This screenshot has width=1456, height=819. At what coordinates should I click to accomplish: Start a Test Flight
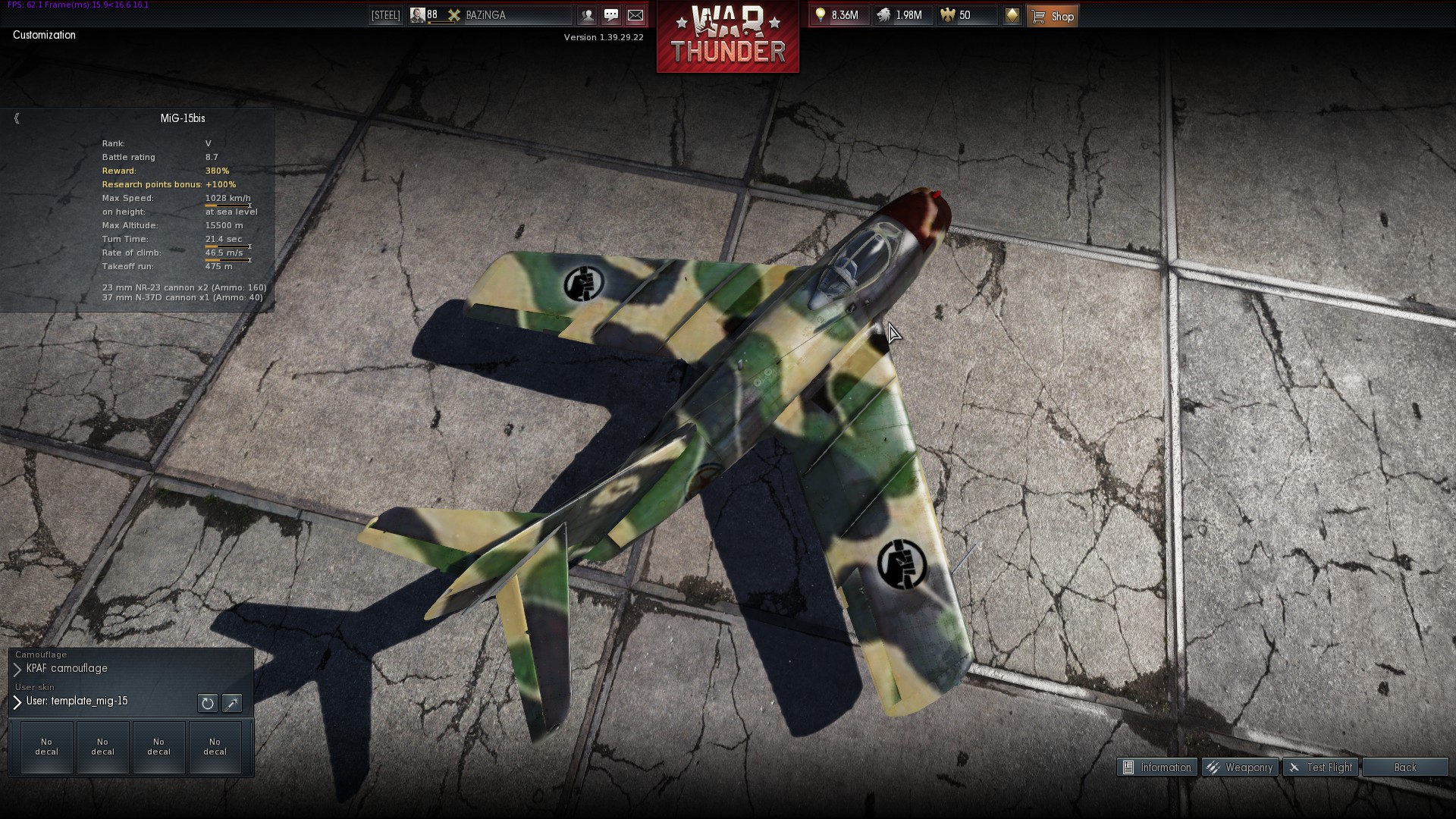click(x=1321, y=767)
